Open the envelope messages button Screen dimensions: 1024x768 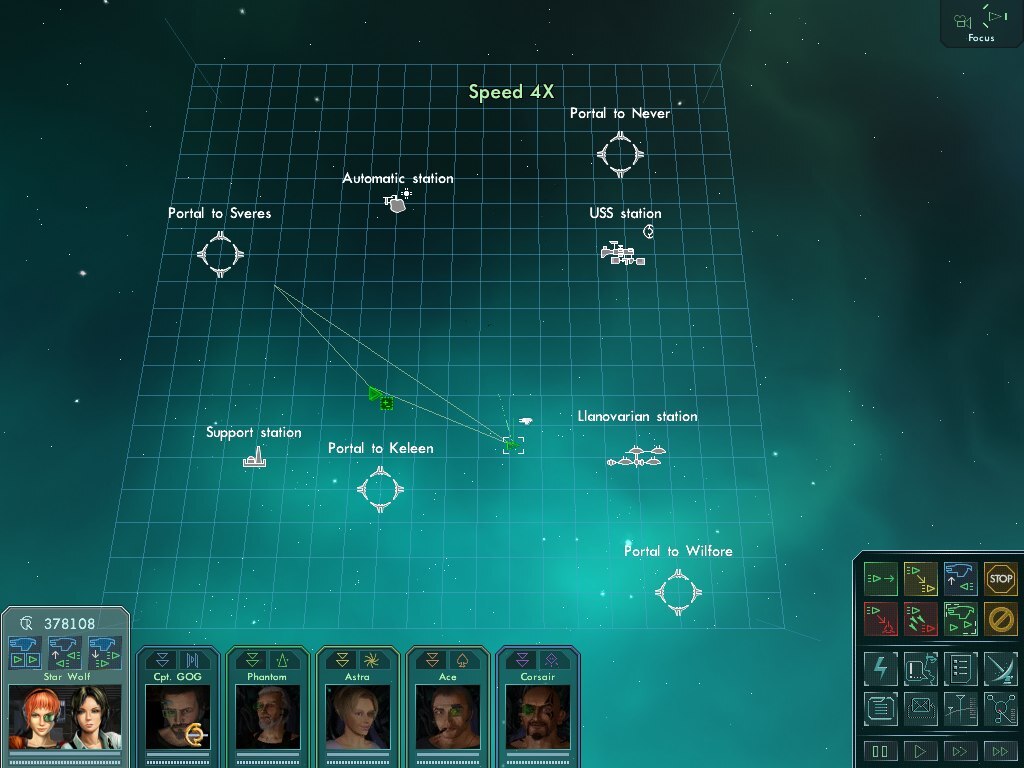pyautogui.click(x=920, y=709)
